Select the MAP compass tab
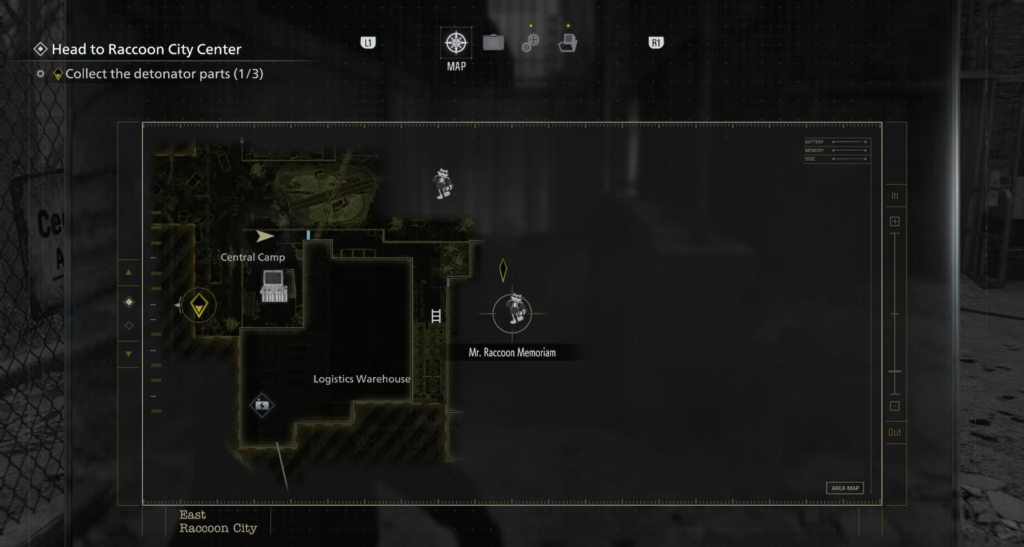 (455, 43)
